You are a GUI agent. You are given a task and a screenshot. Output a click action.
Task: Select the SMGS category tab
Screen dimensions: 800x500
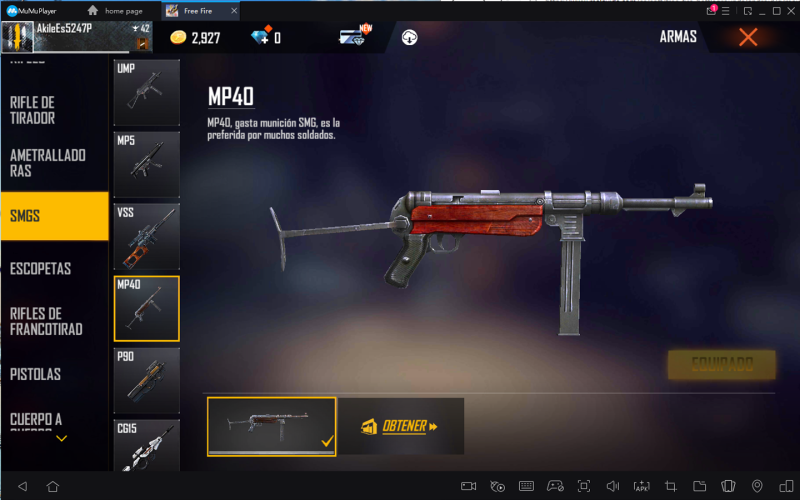pyautogui.click(x=54, y=216)
